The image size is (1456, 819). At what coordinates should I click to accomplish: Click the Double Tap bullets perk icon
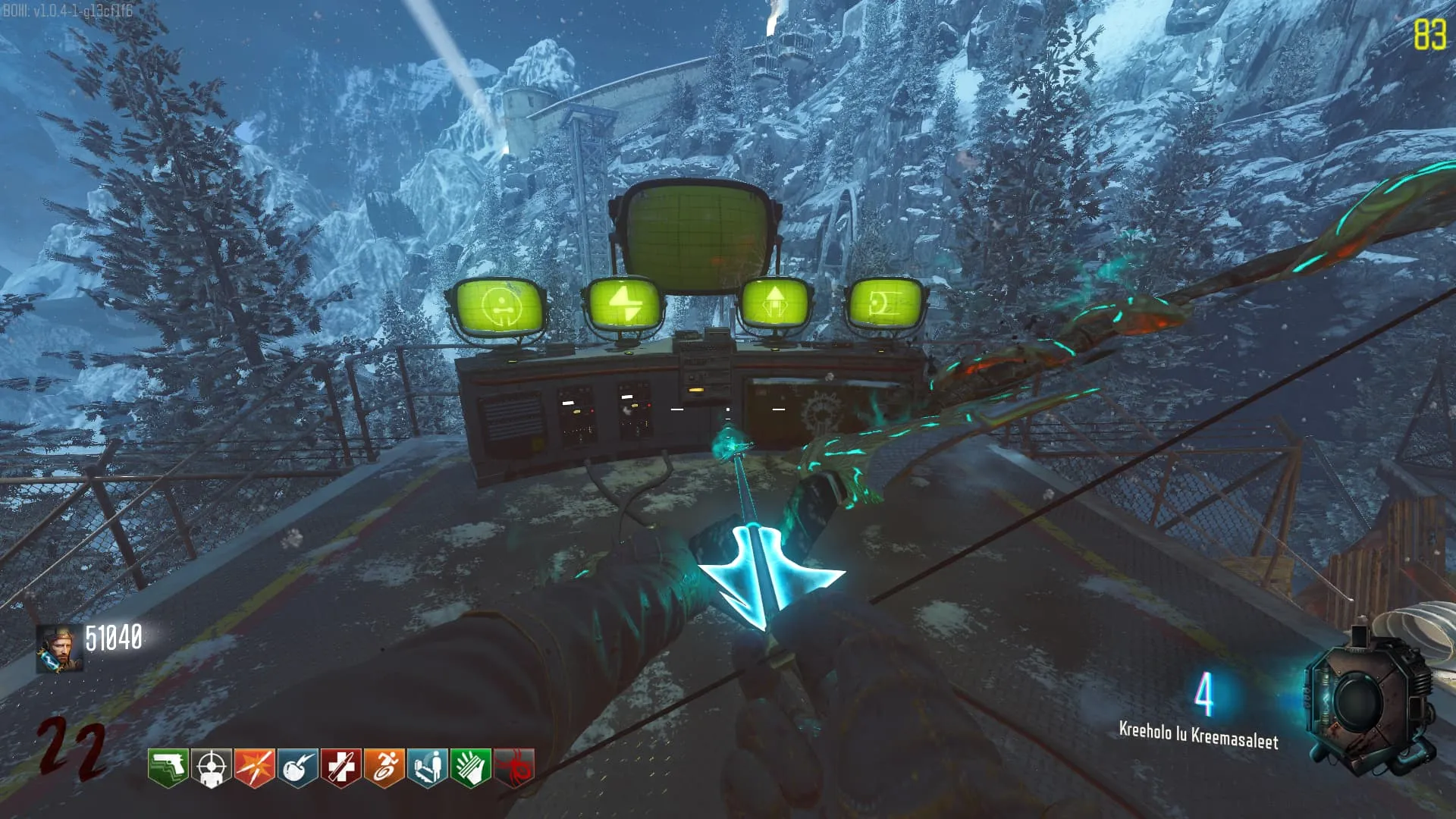coord(255,767)
